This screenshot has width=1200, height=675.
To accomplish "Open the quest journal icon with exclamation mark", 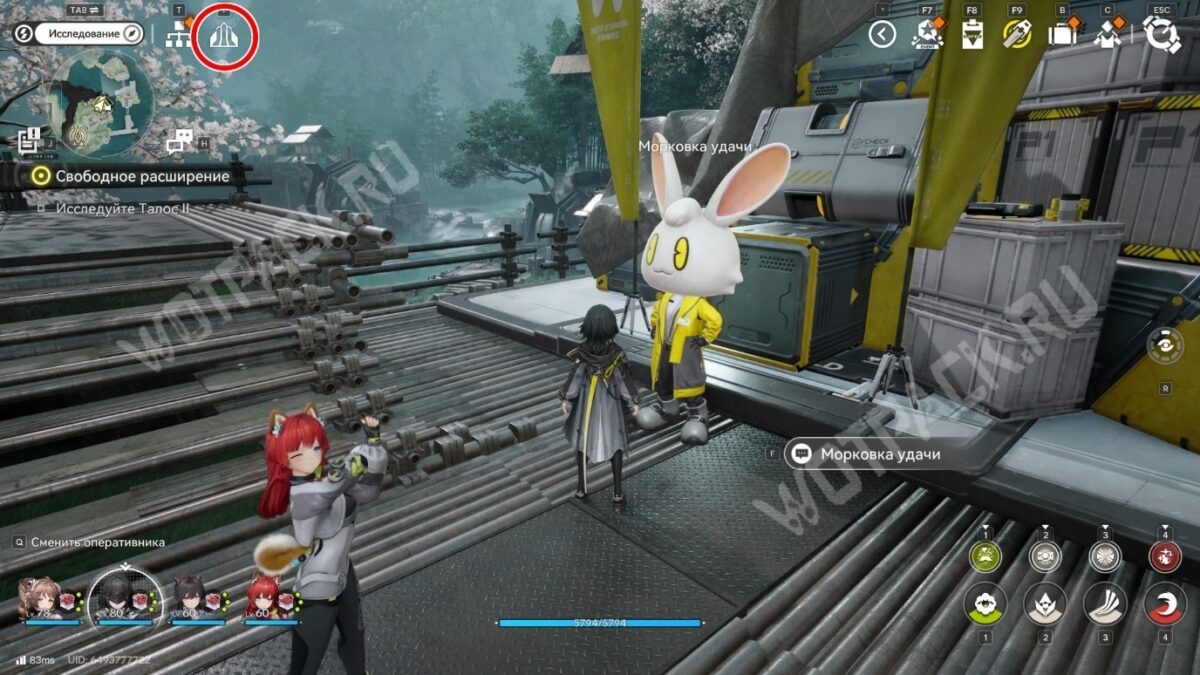I will [29, 140].
